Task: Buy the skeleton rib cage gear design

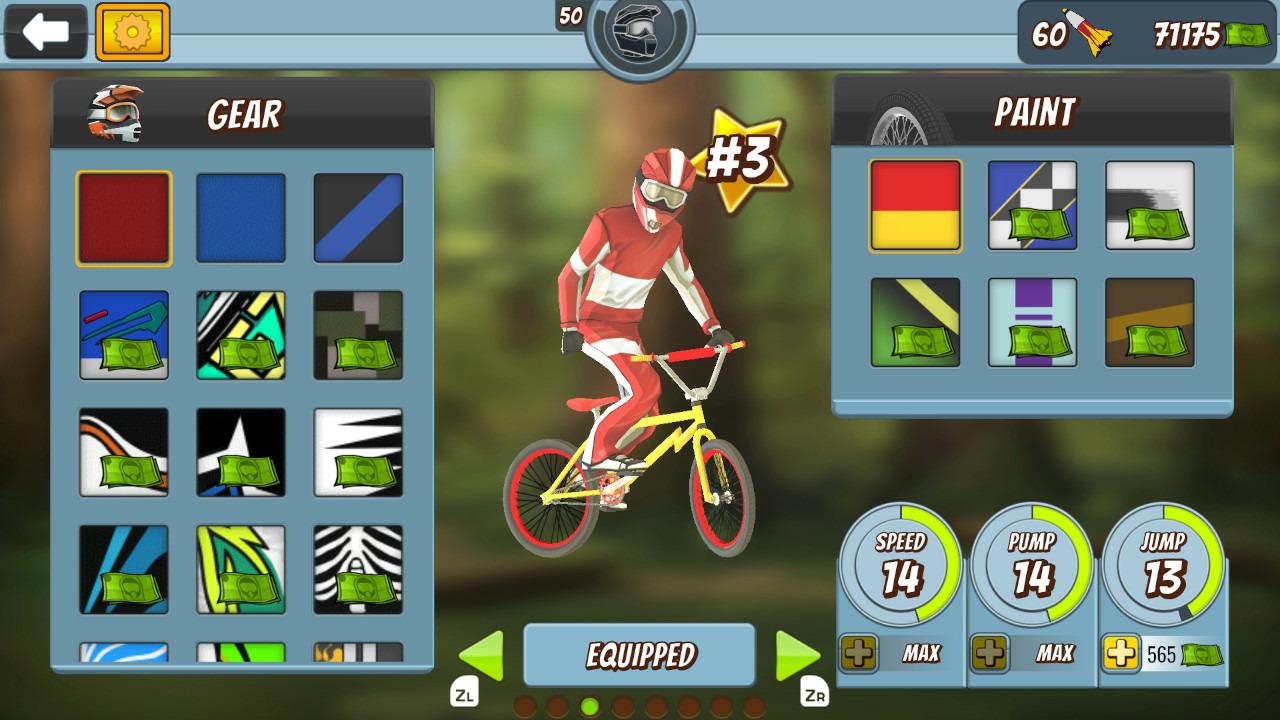Action: click(357, 570)
